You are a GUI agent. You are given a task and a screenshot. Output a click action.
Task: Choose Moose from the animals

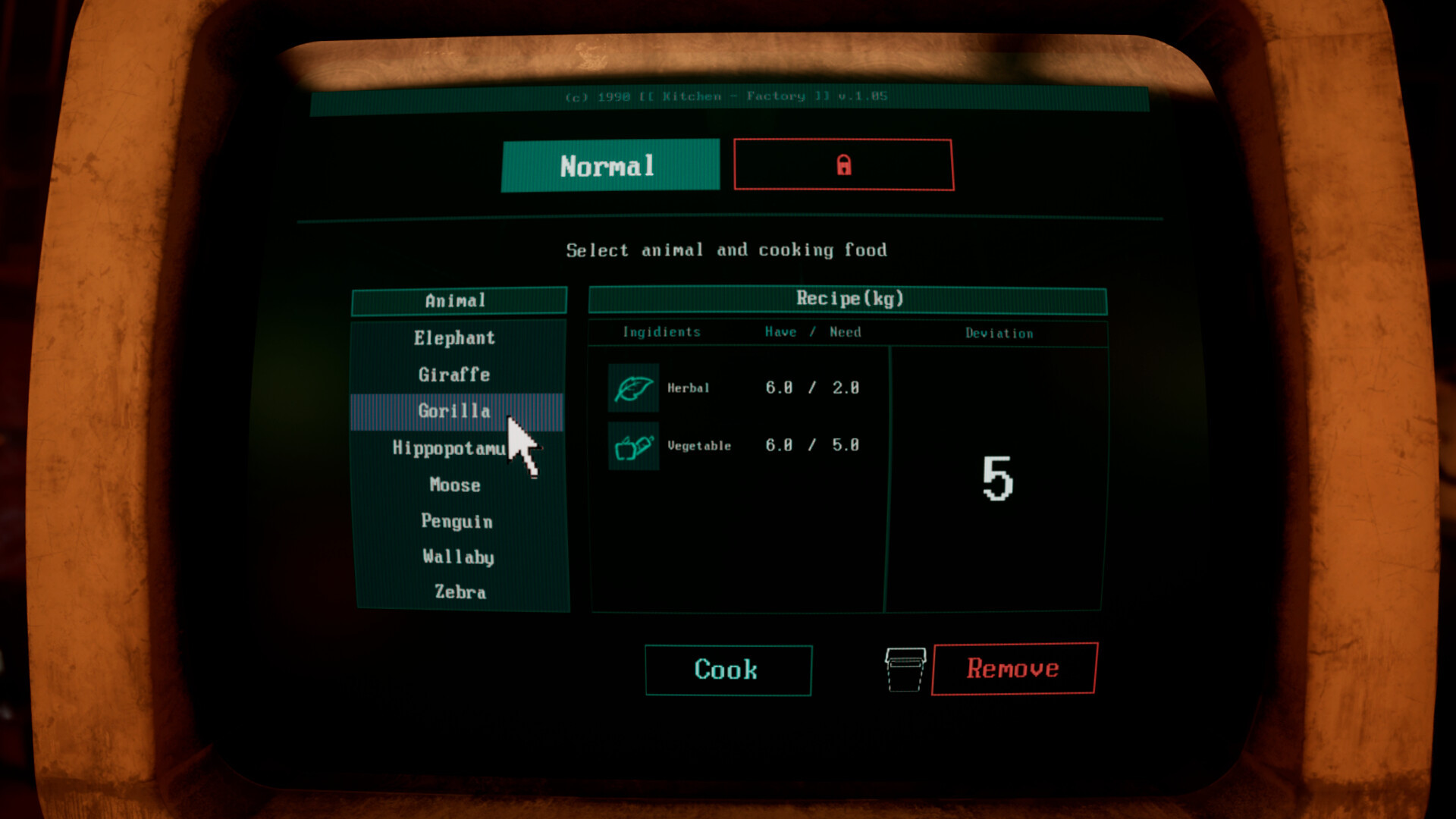click(x=455, y=485)
